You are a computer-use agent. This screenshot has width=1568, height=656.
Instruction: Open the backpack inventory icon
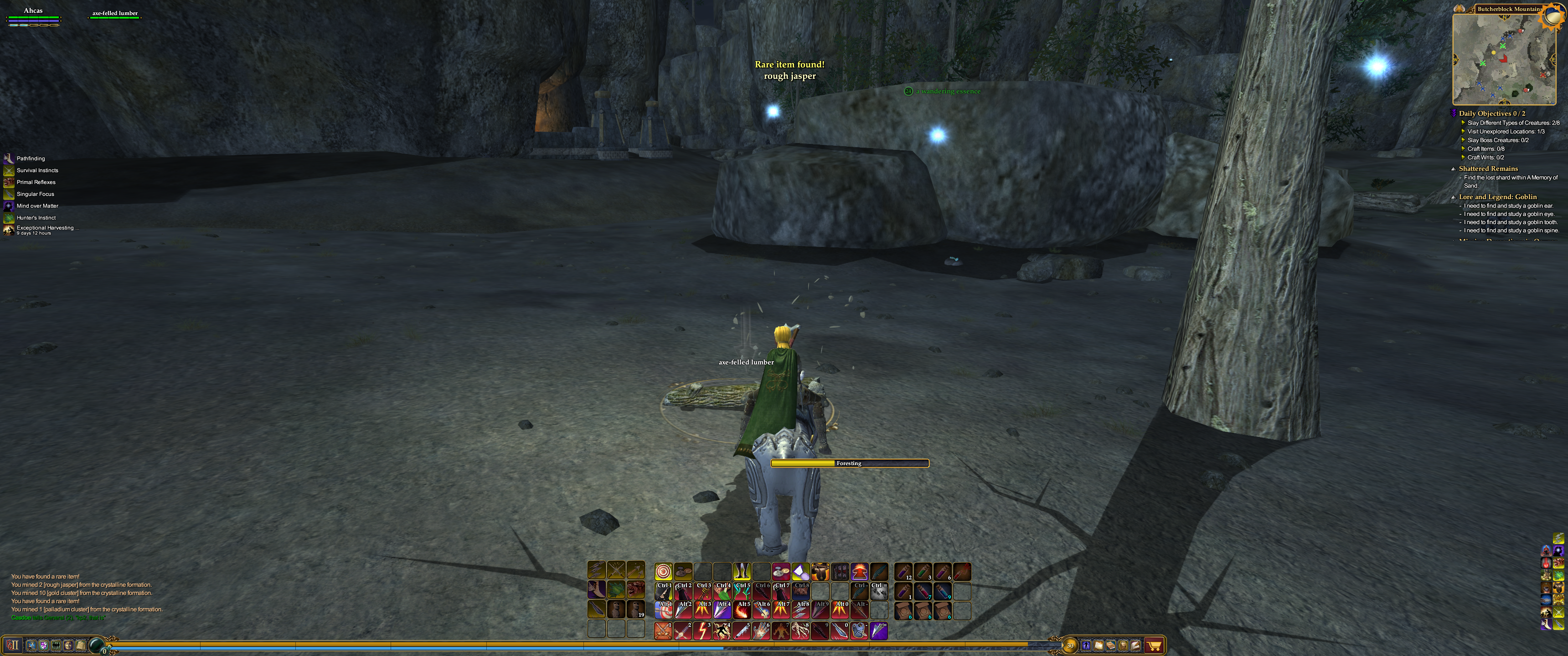[x=1124, y=645]
